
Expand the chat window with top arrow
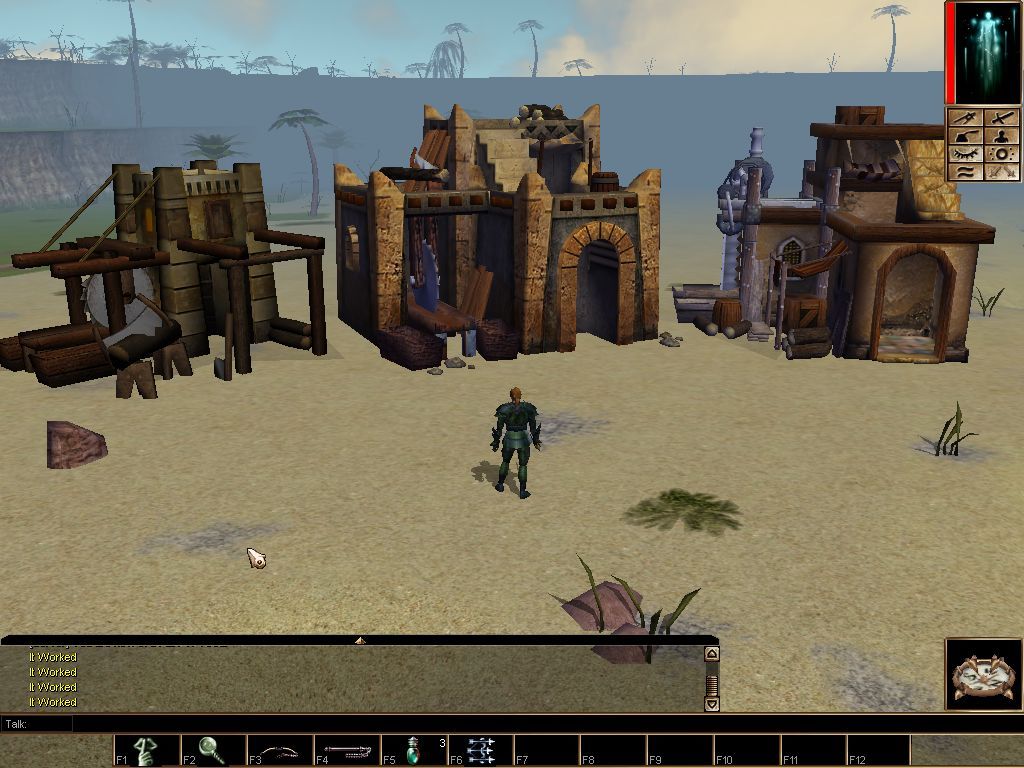coord(360,639)
